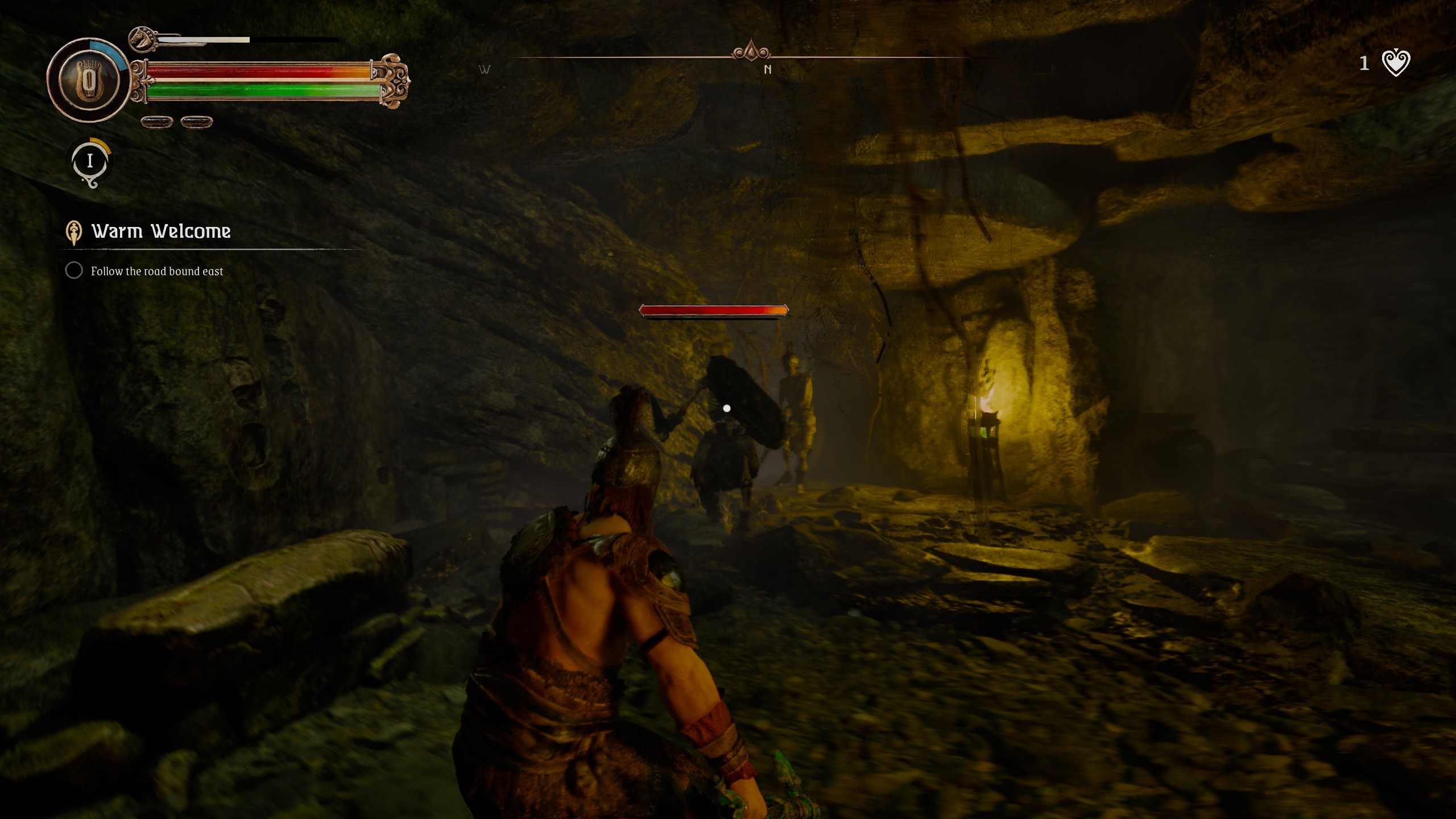Viewport: 1456px width, 819px height.
Task: Click the heart icon beside the number 1
Action: pos(1396,63)
